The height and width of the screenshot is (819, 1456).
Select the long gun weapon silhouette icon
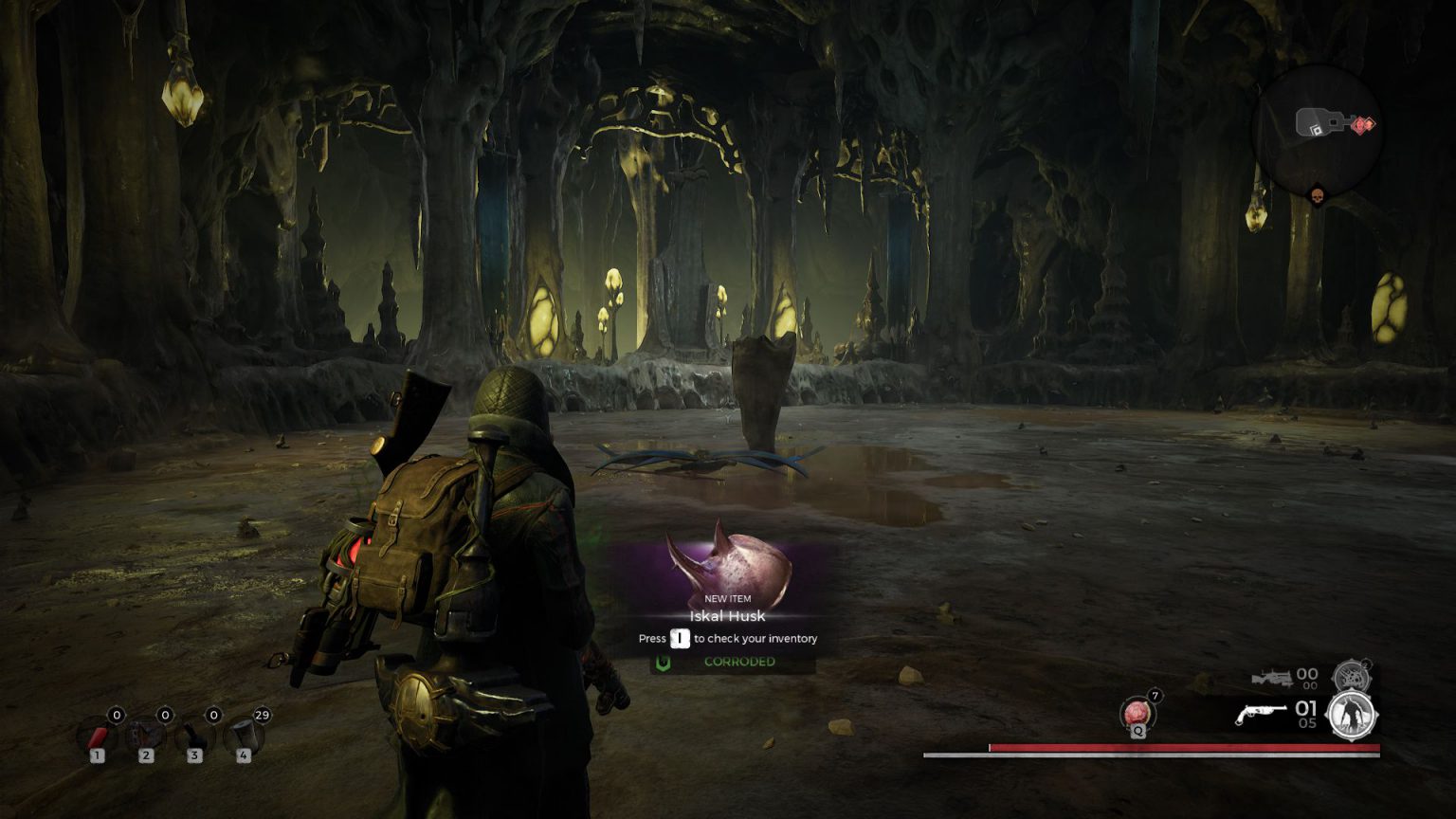tap(1274, 677)
